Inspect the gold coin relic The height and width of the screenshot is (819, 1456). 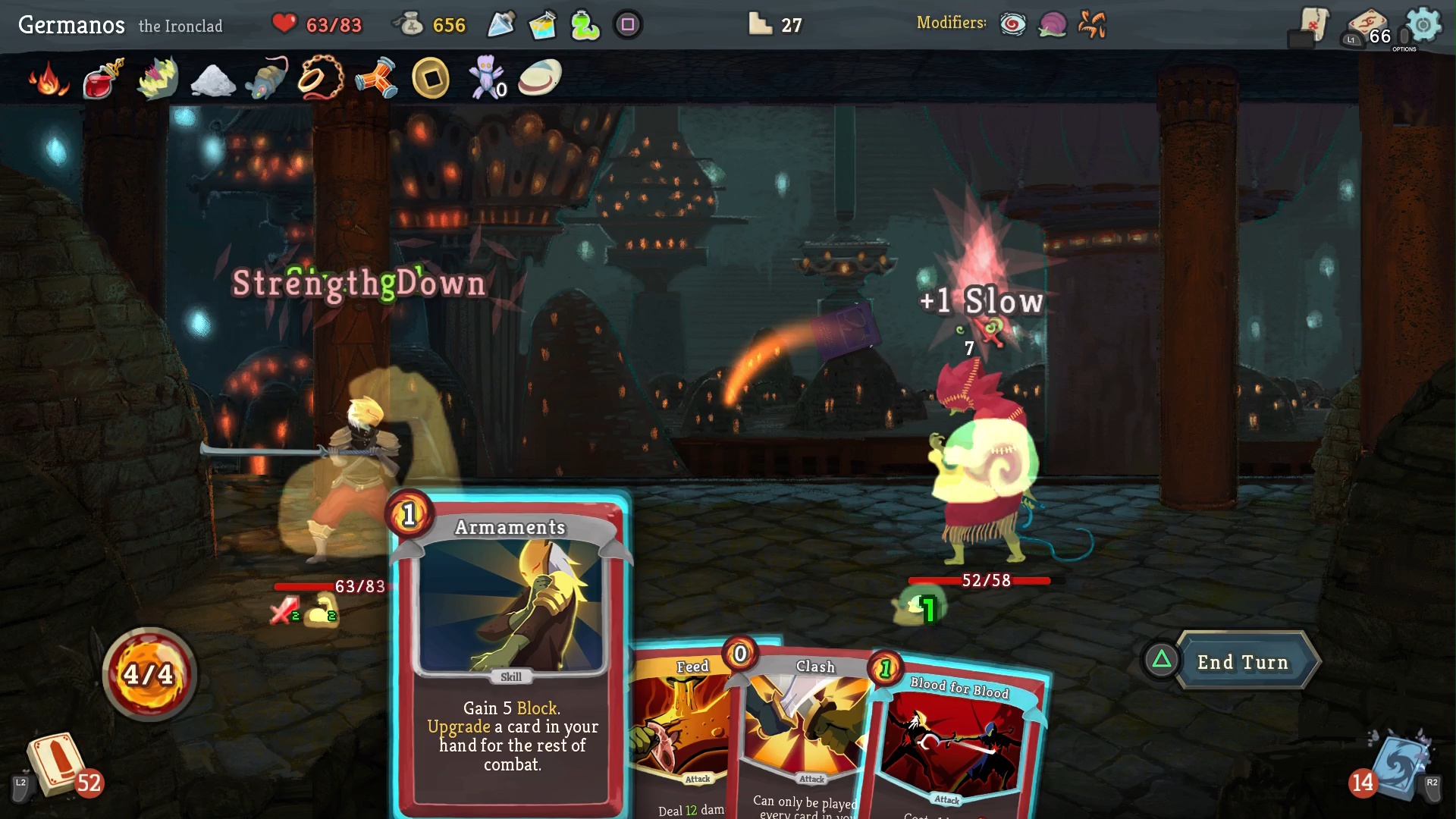pyautogui.click(x=431, y=78)
